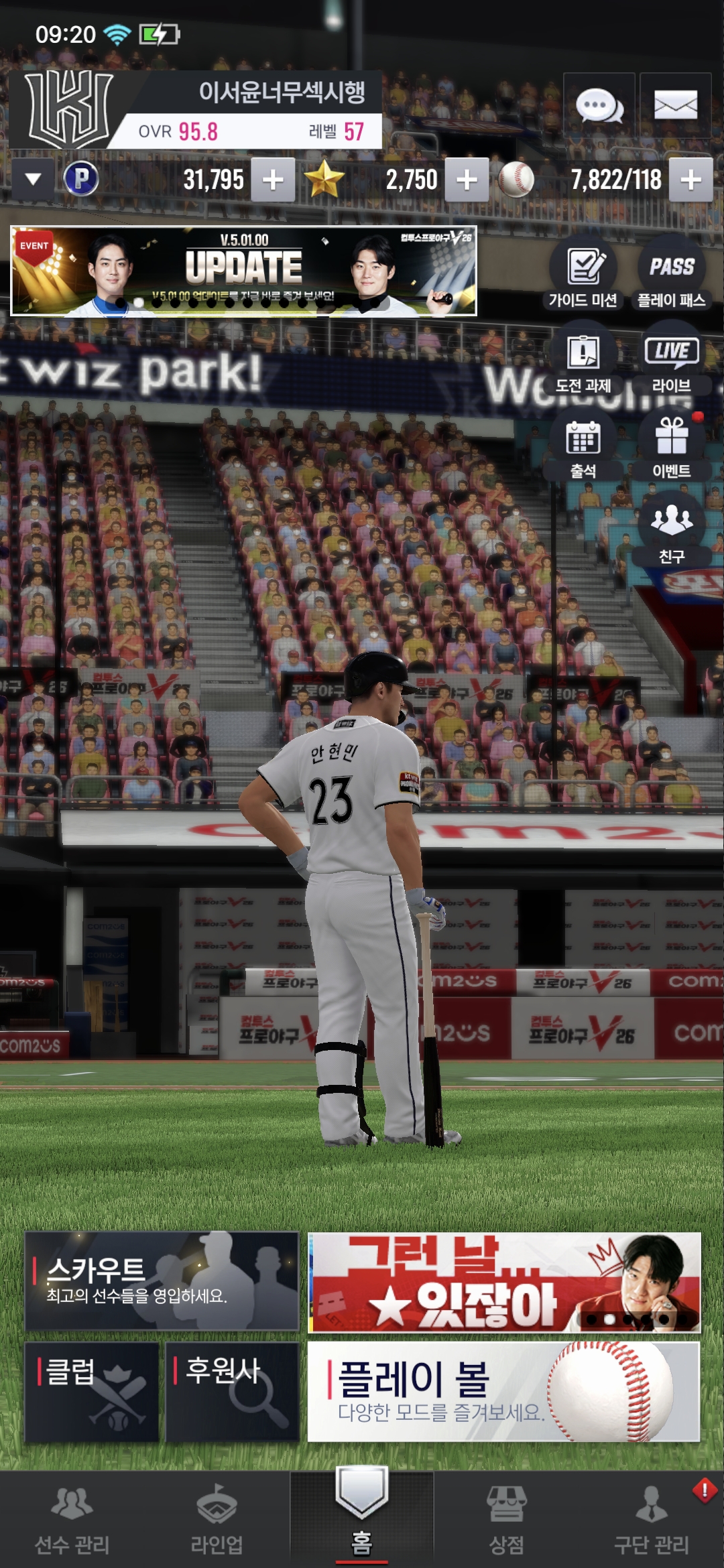Open the 스카우트 scout panel

(162, 1281)
